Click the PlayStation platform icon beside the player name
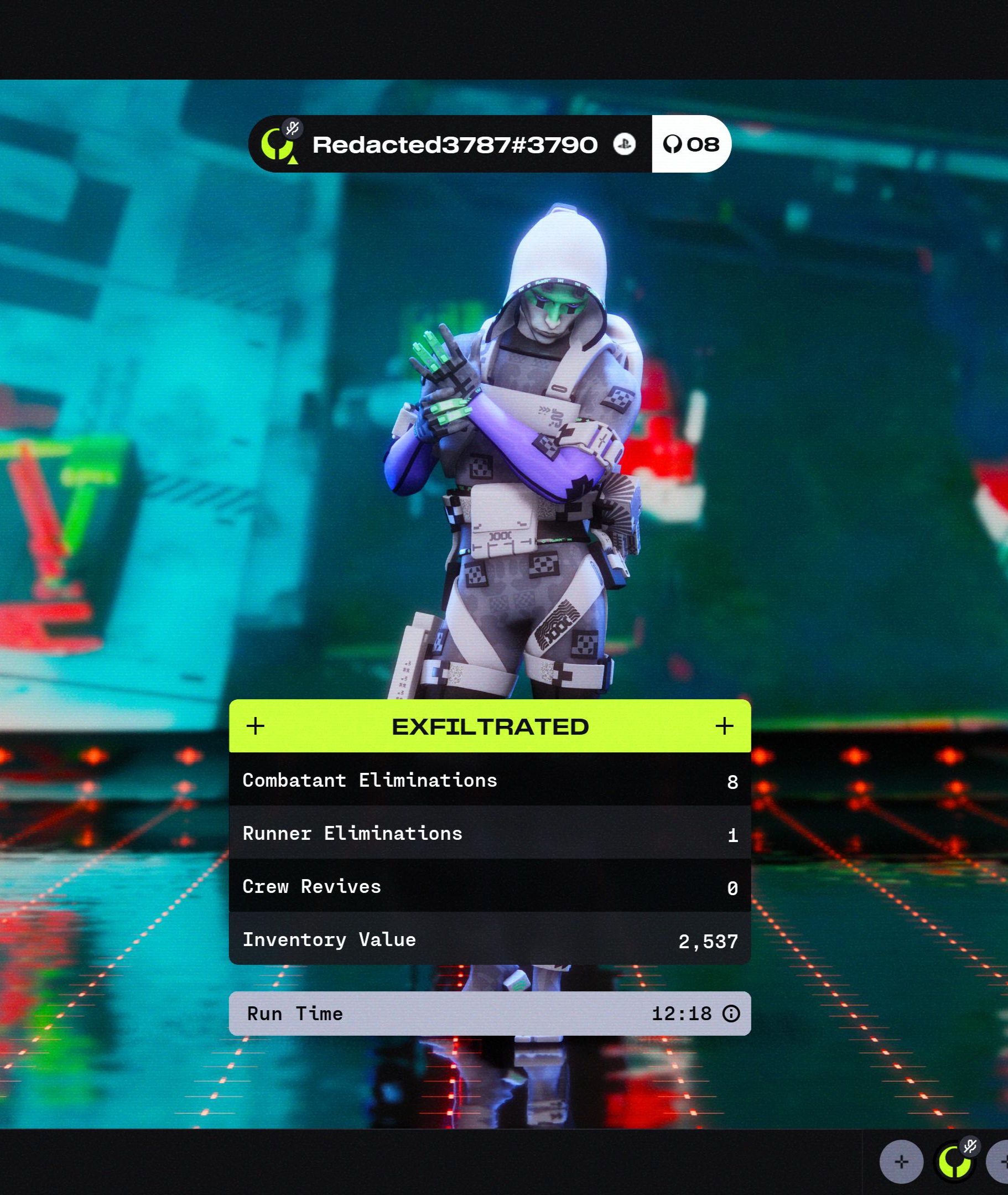Image resolution: width=1008 pixels, height=1195 pixels. coord(624,144)
